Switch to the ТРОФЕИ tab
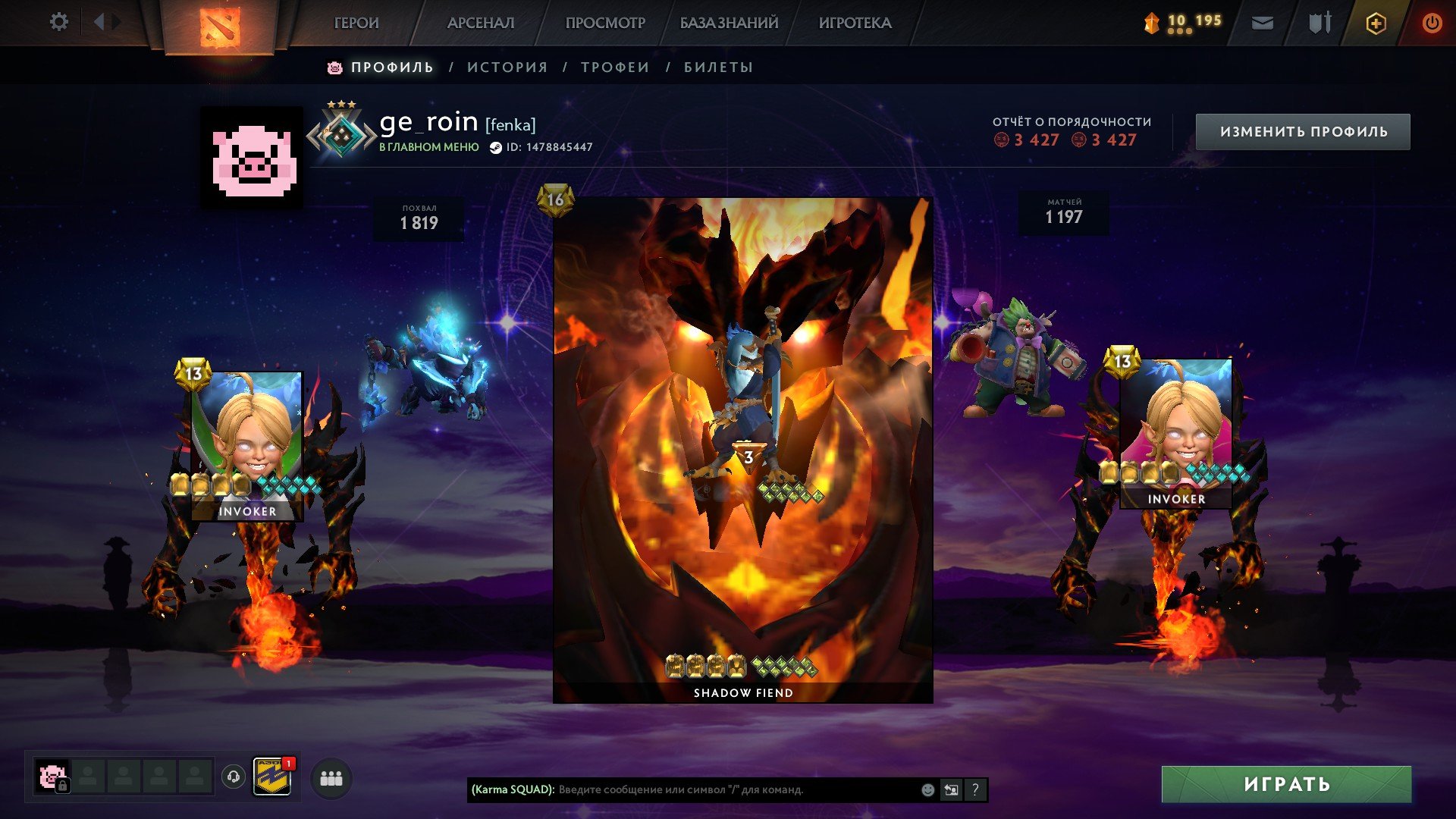 pyautogui.click(x=614, y=67)
